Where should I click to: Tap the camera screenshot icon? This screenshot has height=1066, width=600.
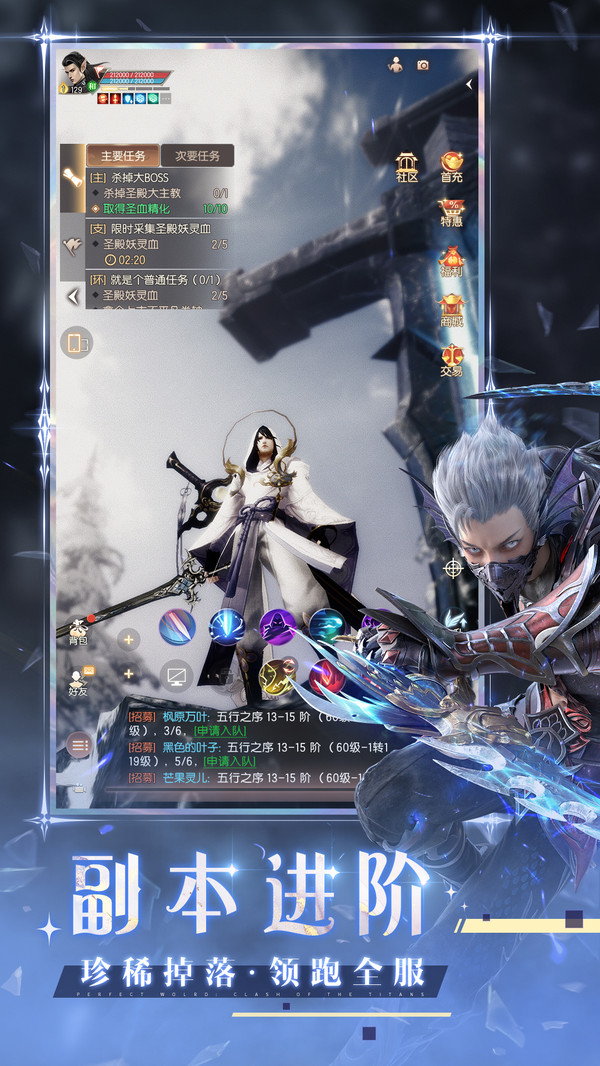click(x=423, y=65)
